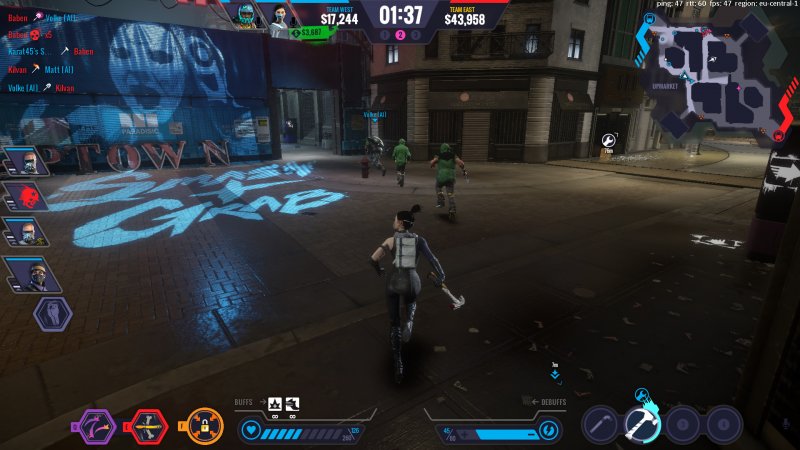Select the pale-faced character portrait in top bar

point(278,15)
